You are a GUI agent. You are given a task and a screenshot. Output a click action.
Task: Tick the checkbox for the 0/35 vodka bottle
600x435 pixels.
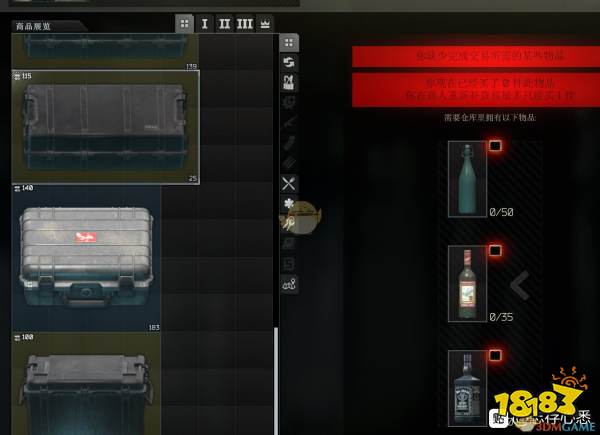pyautogui.click(x=495, y=250)
